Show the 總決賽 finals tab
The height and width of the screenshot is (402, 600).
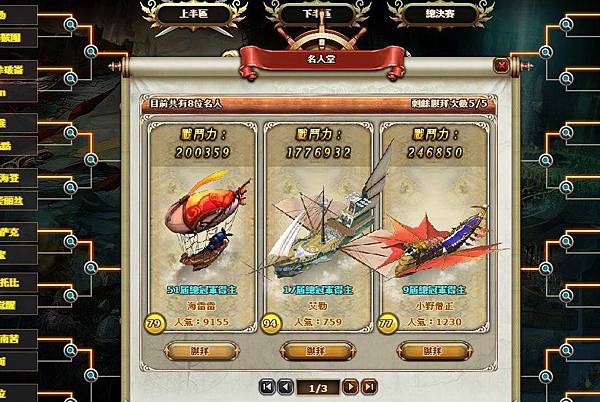click(x=420, y=13)
